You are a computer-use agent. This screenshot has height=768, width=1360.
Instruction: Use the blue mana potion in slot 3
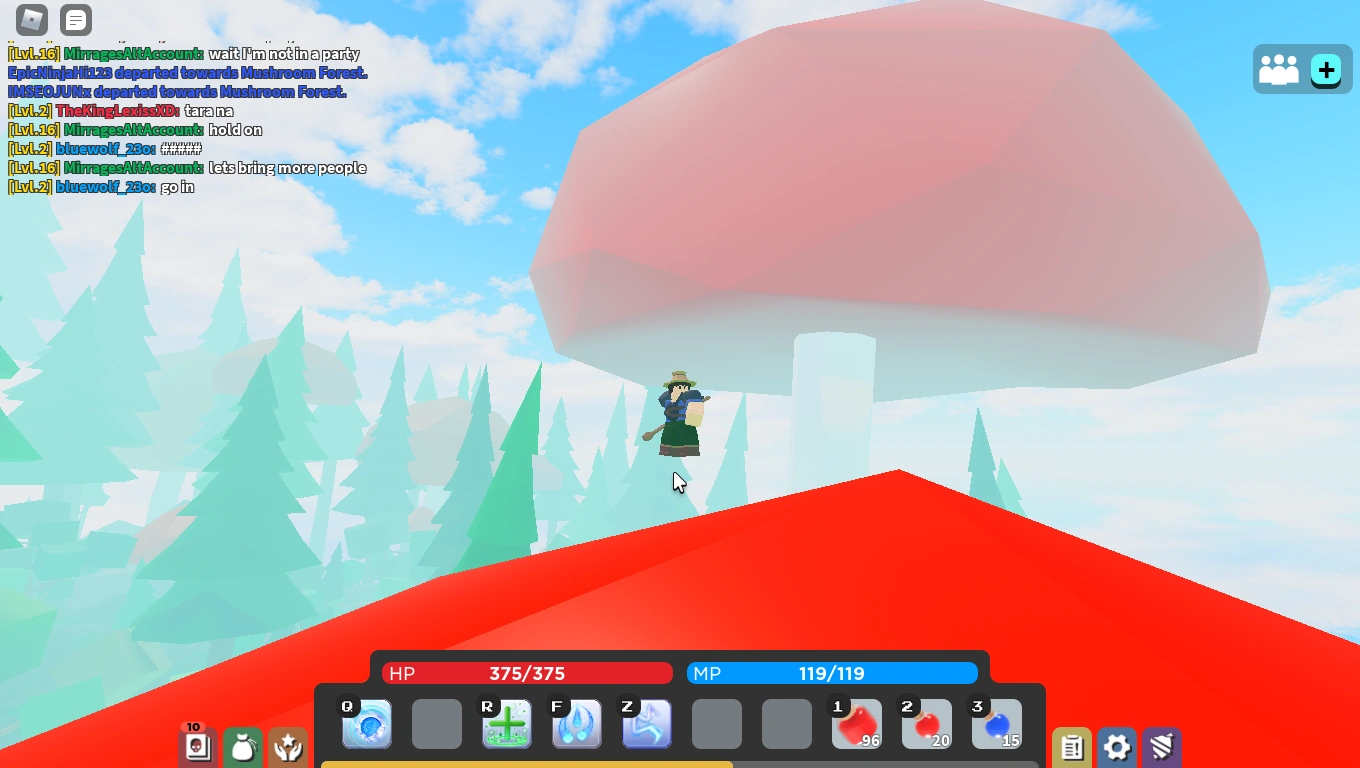[x=997, y=723]
